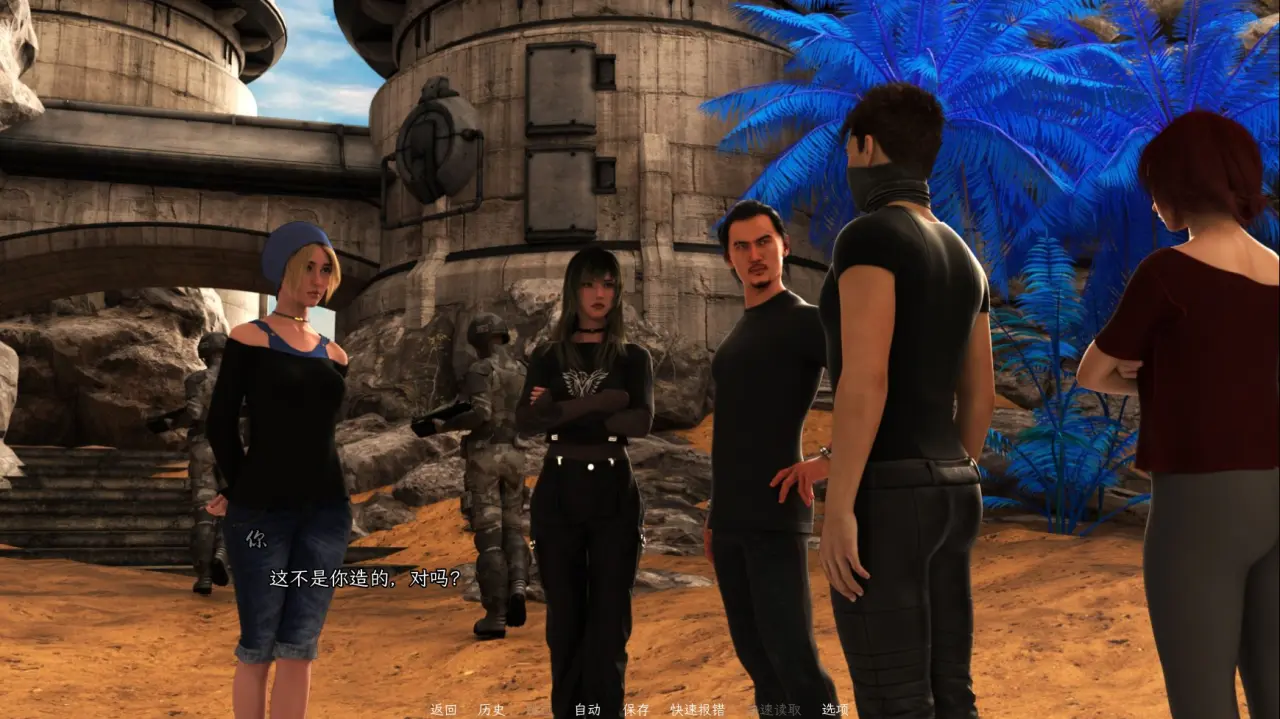Screen dimensions: 1280x719
Task: Open the 保存 (Save) menu
Action: point(636,710)
